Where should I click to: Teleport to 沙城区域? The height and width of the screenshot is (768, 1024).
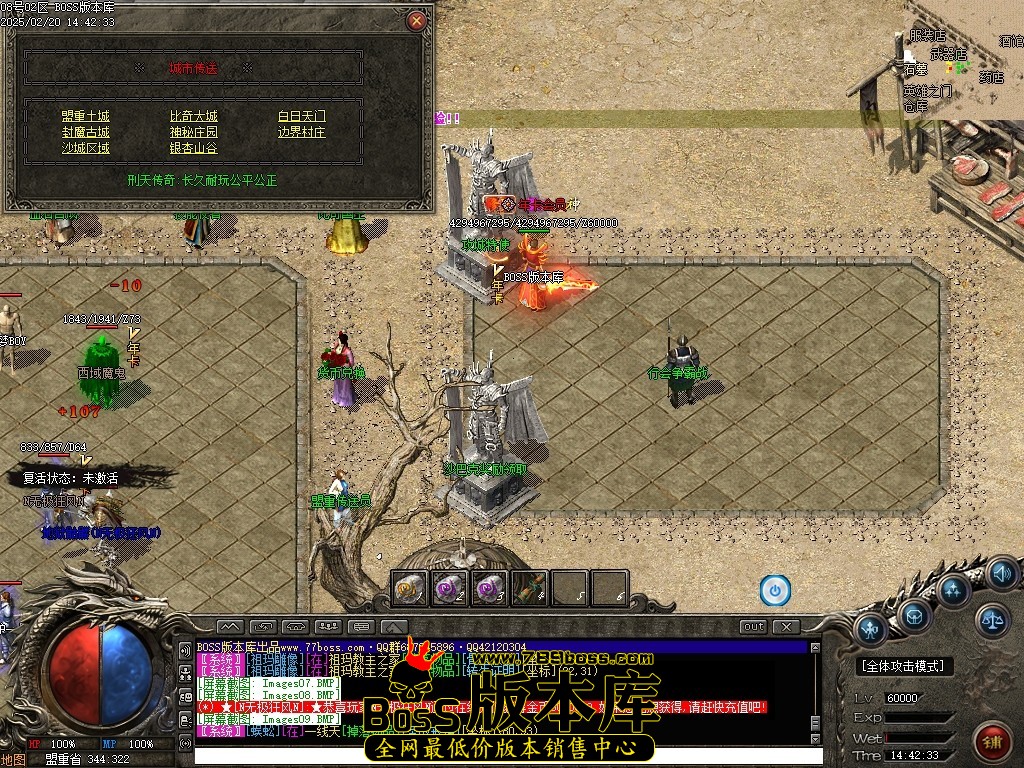(85, 148)
